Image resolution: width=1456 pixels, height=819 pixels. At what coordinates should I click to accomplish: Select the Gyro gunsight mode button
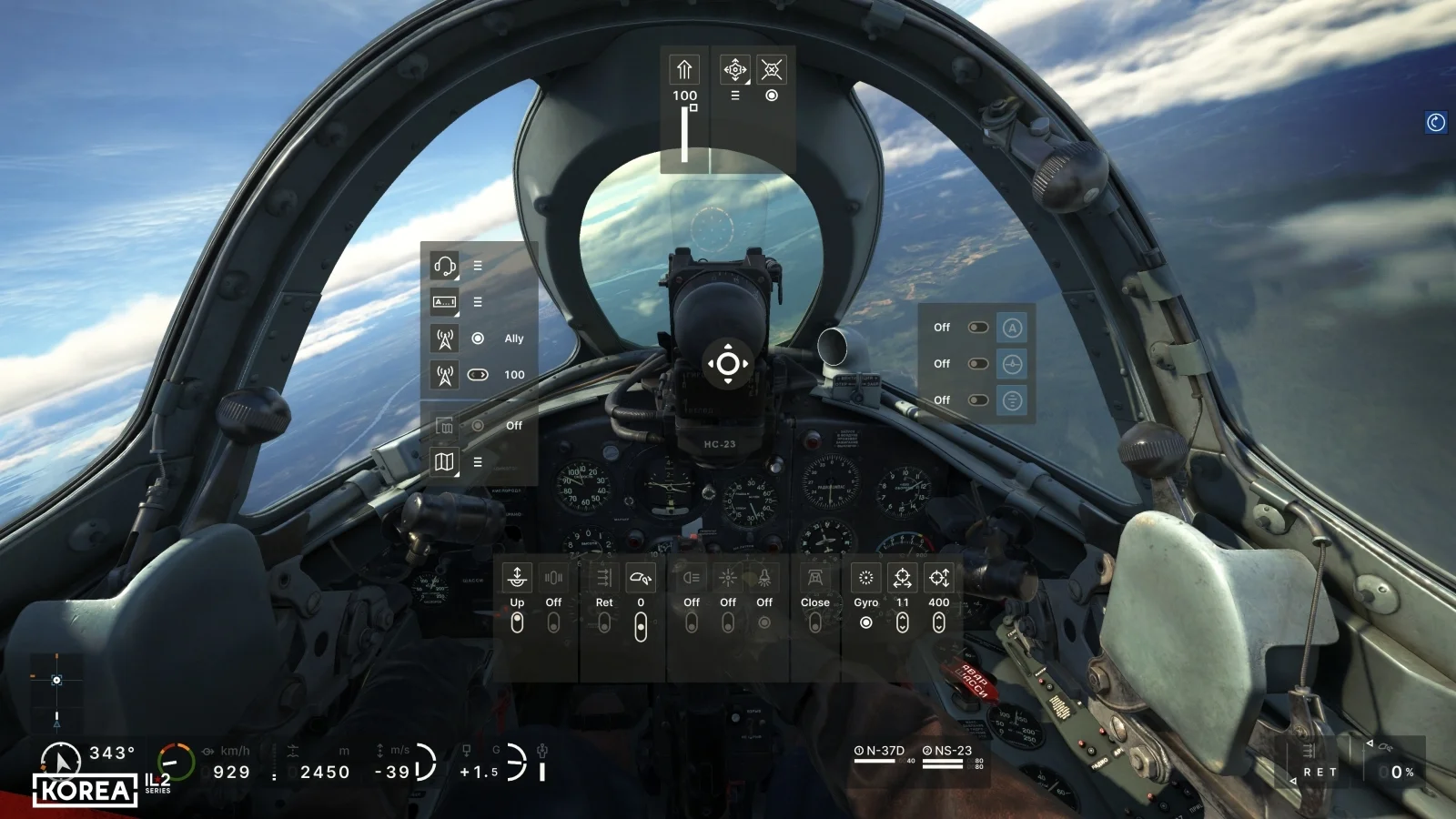click(x=865, y=622)
